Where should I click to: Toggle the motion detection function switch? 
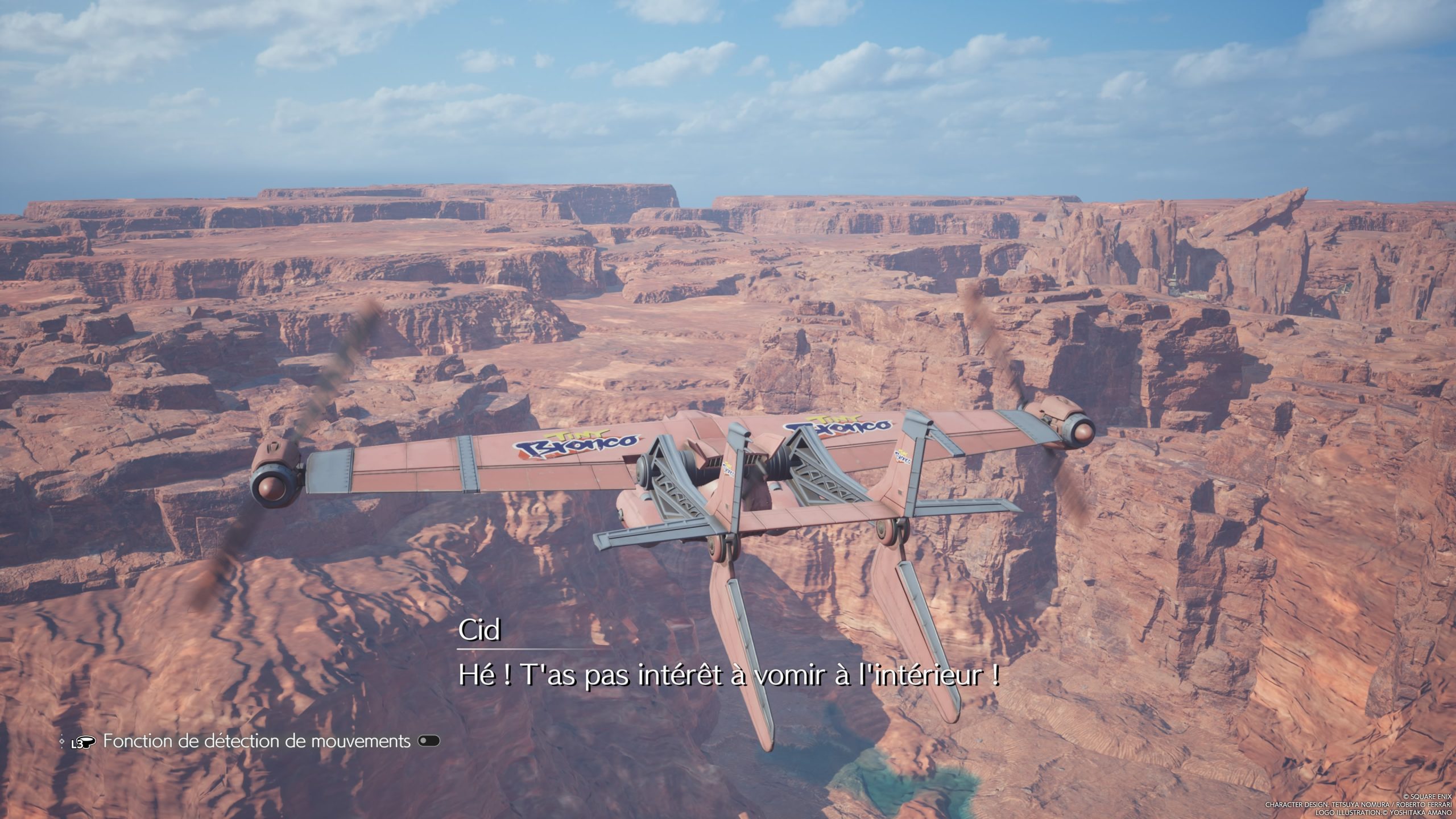click(x=429, y=742)
